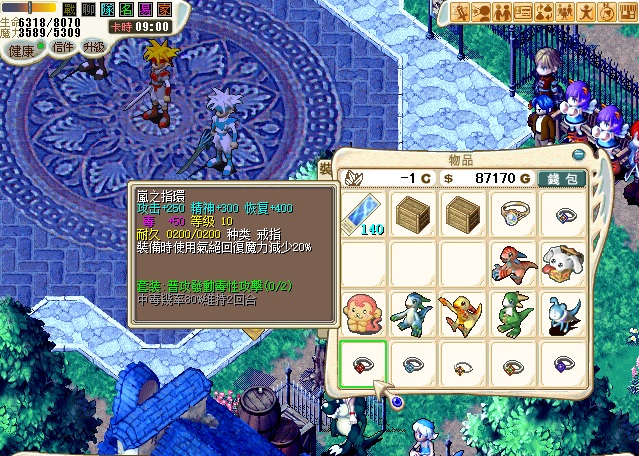The image size is (639, 456).
Task: Toggle the 隊 team channel icon
Action: click(x=107, y=8)
